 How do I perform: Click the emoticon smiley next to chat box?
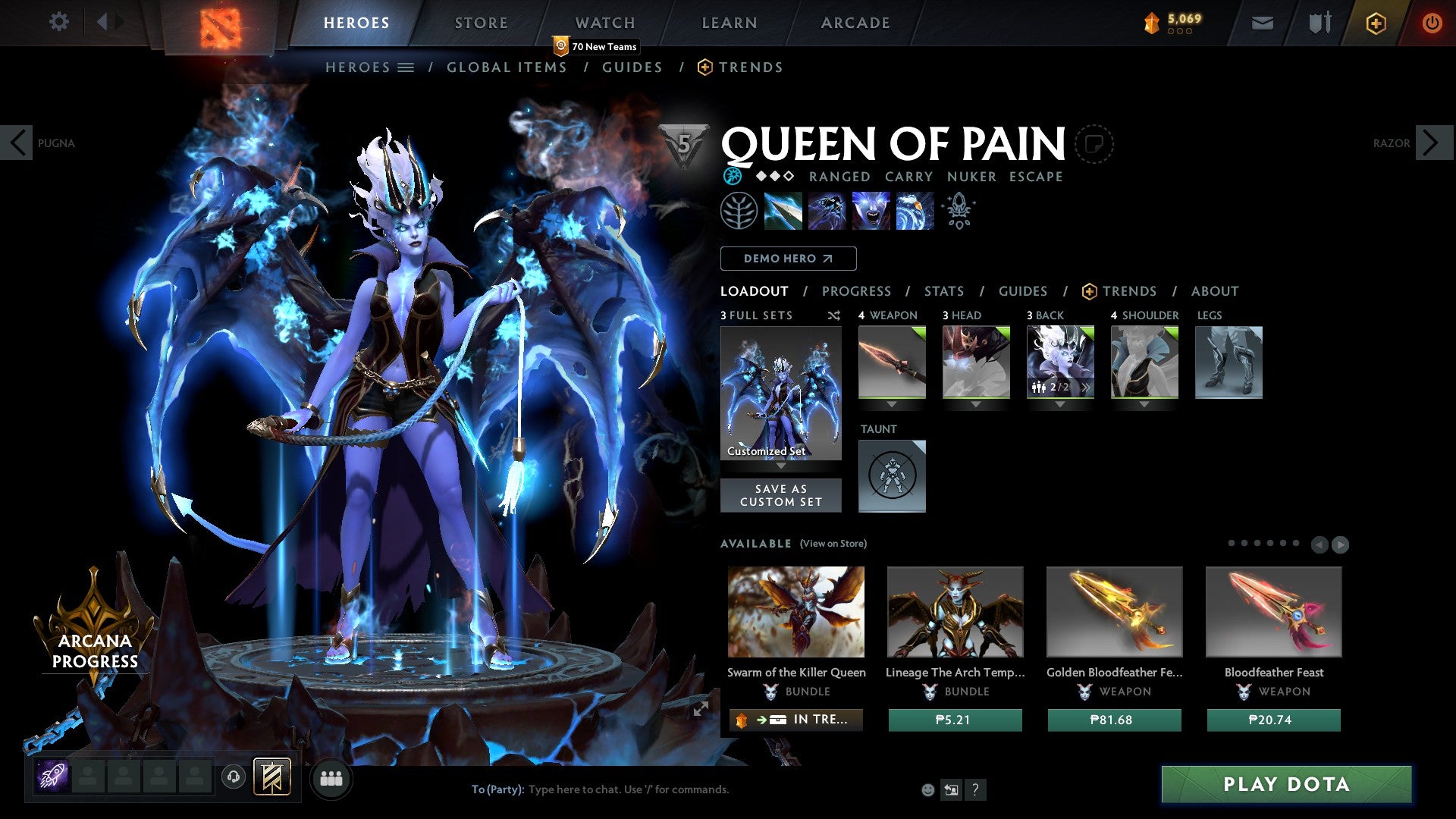(927, 789)
